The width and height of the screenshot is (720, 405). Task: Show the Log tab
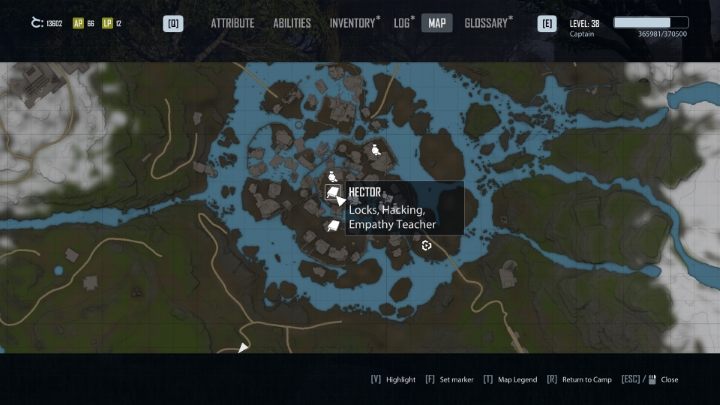403,23
